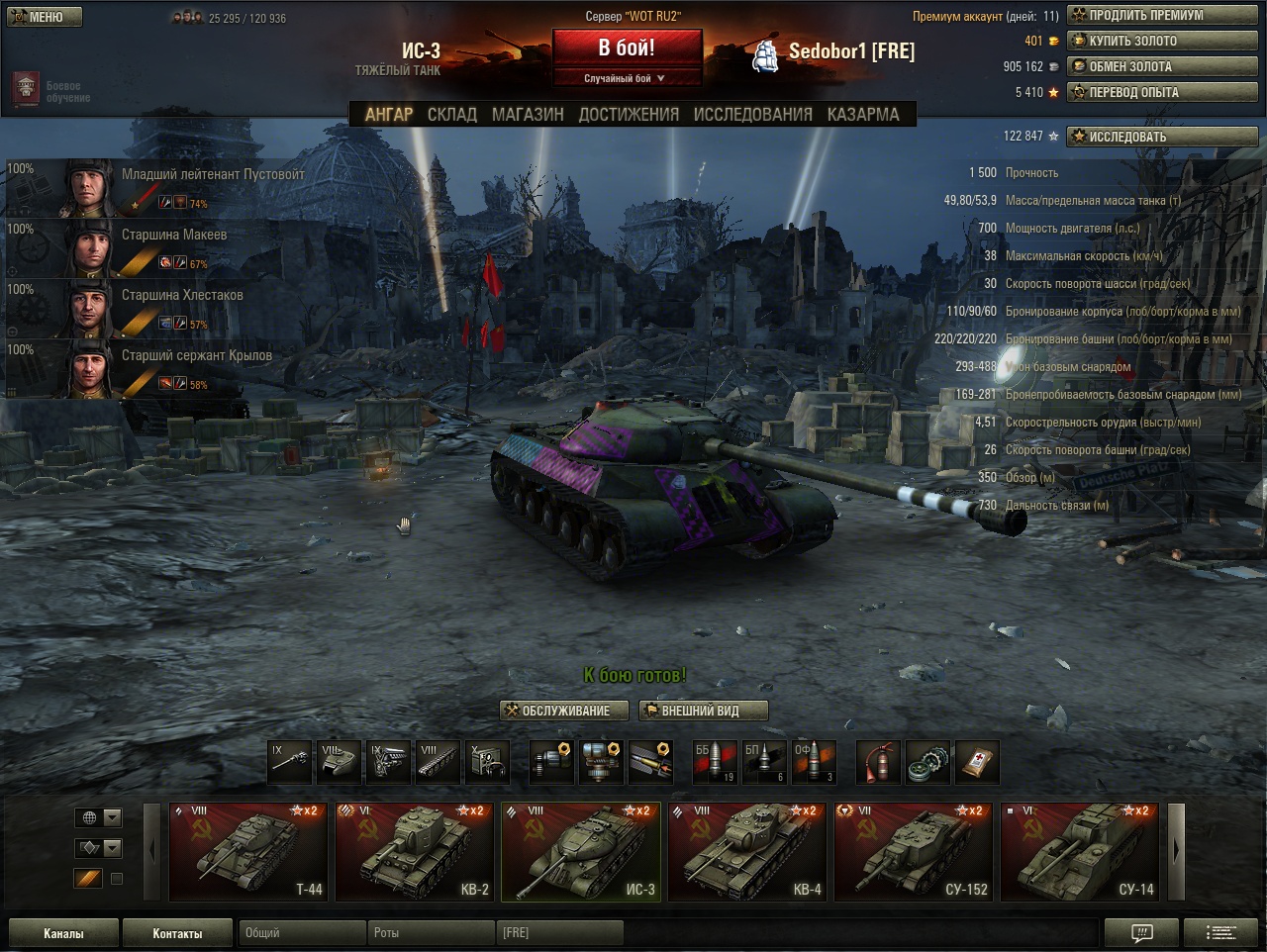The height and width of the screenshot is (952, 1267).
Task: Open ОБСЛУЖИВАНИЕ for the tank
Action: pyautogui.click(x=565, y=711)
